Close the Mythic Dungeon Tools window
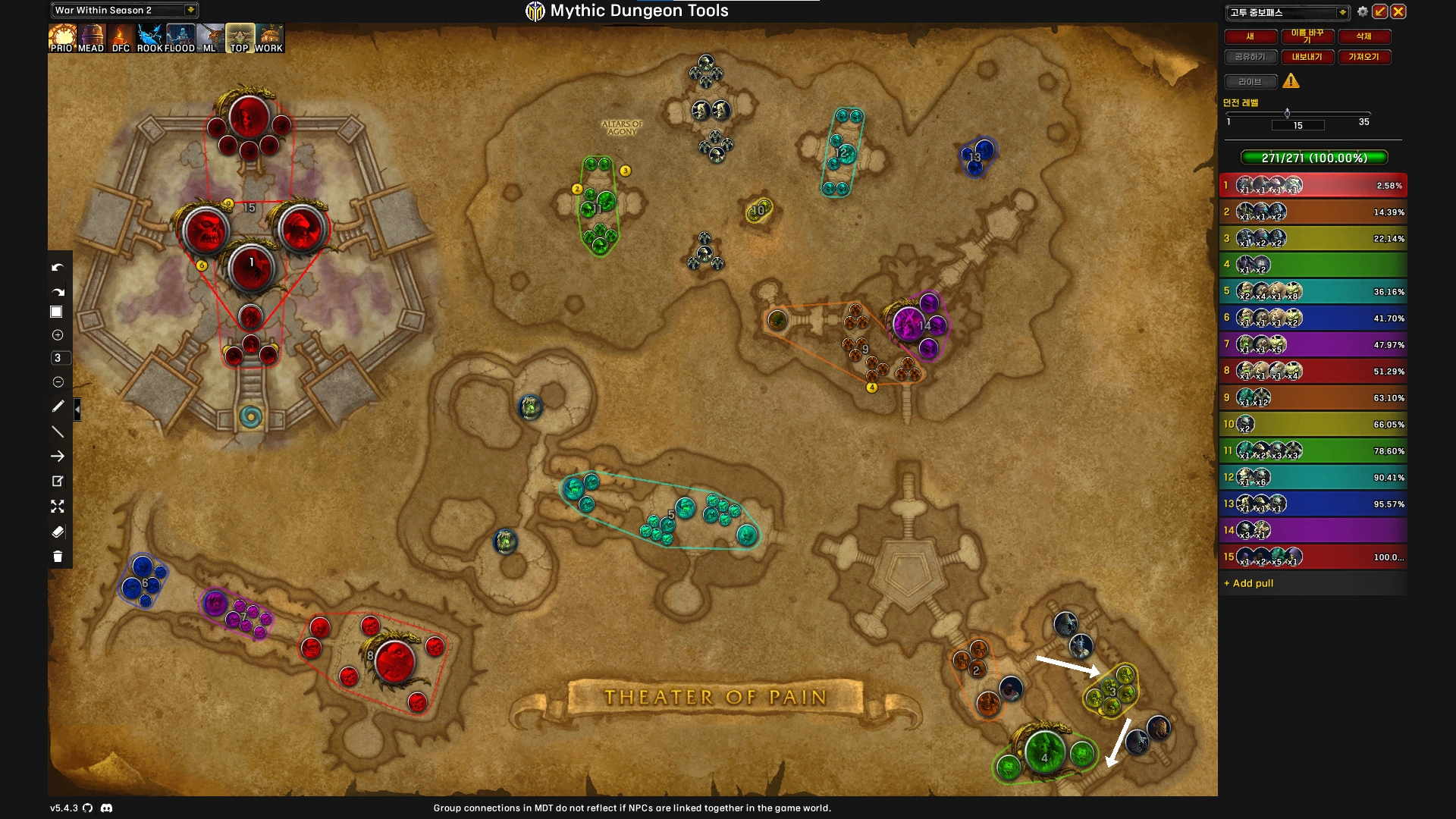 click(1398, 11)
